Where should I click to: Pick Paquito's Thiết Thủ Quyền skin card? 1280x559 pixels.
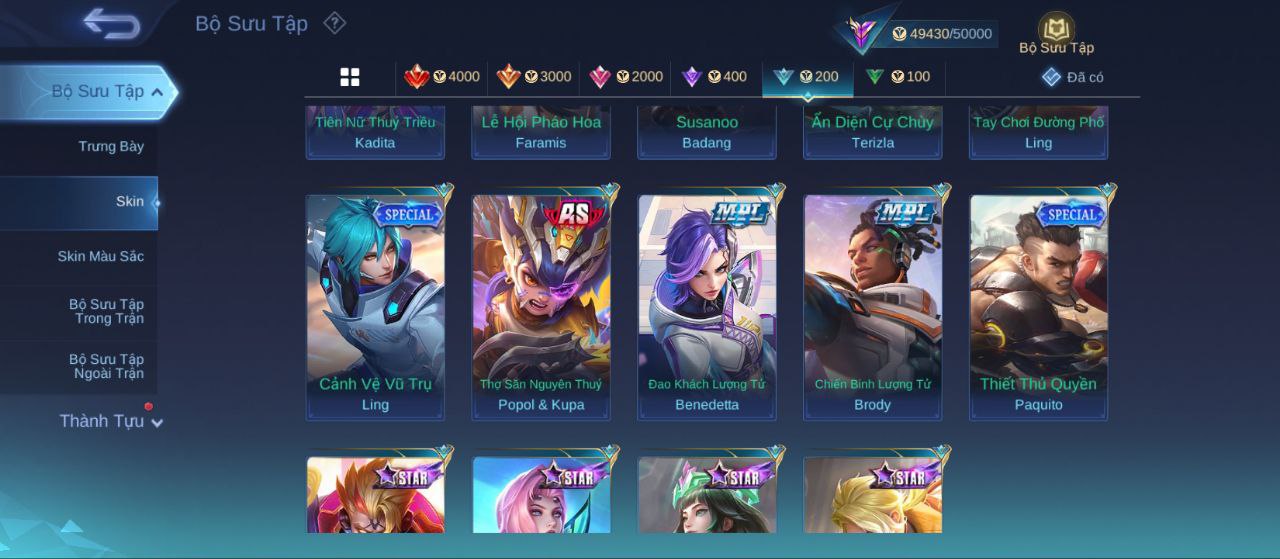(1038, 306)
